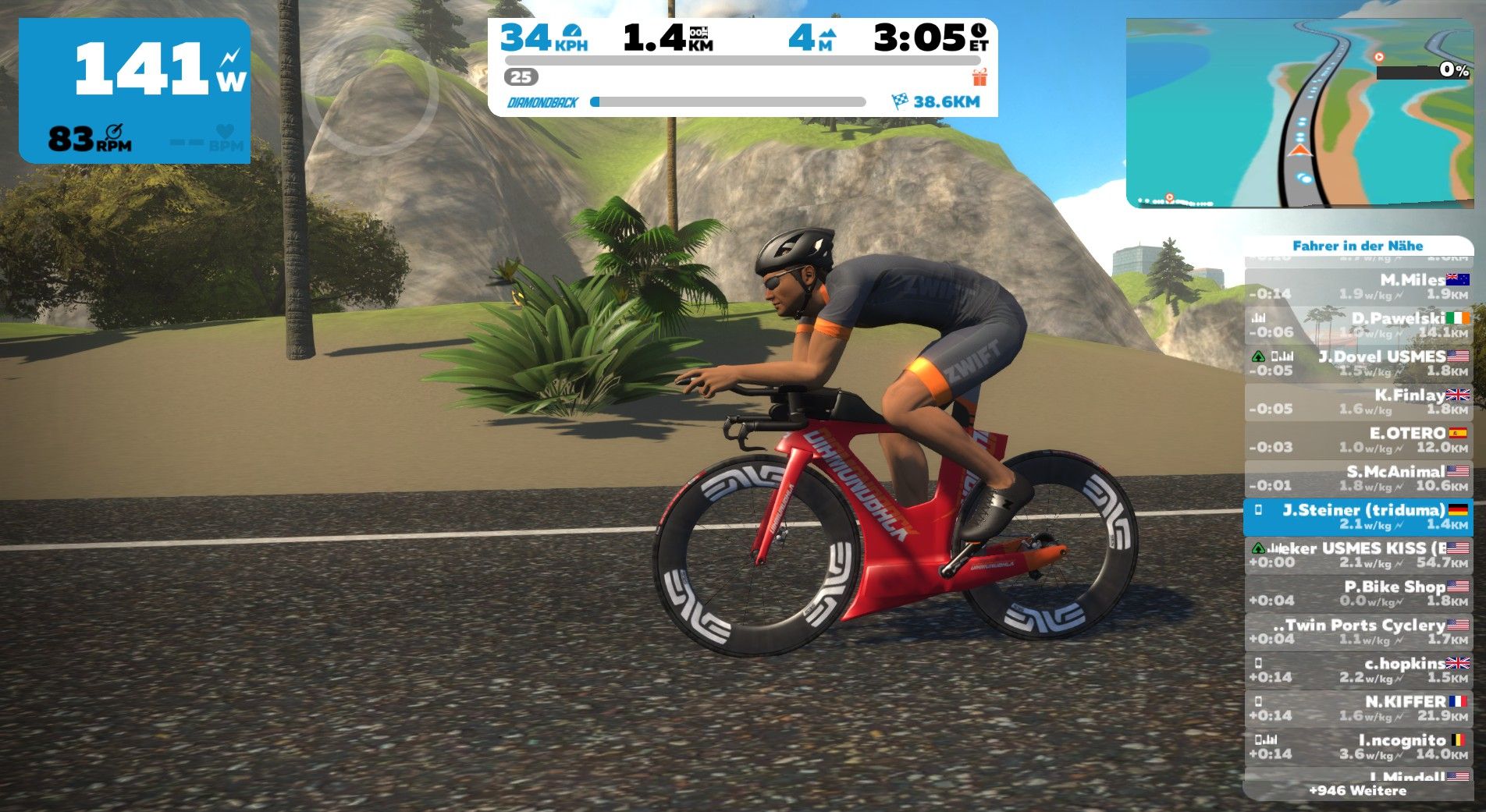This screenshot has height=812, width=1486.
Task: Click the 141 W power panel
Action: pyautogui.click(x=134, y=90)
